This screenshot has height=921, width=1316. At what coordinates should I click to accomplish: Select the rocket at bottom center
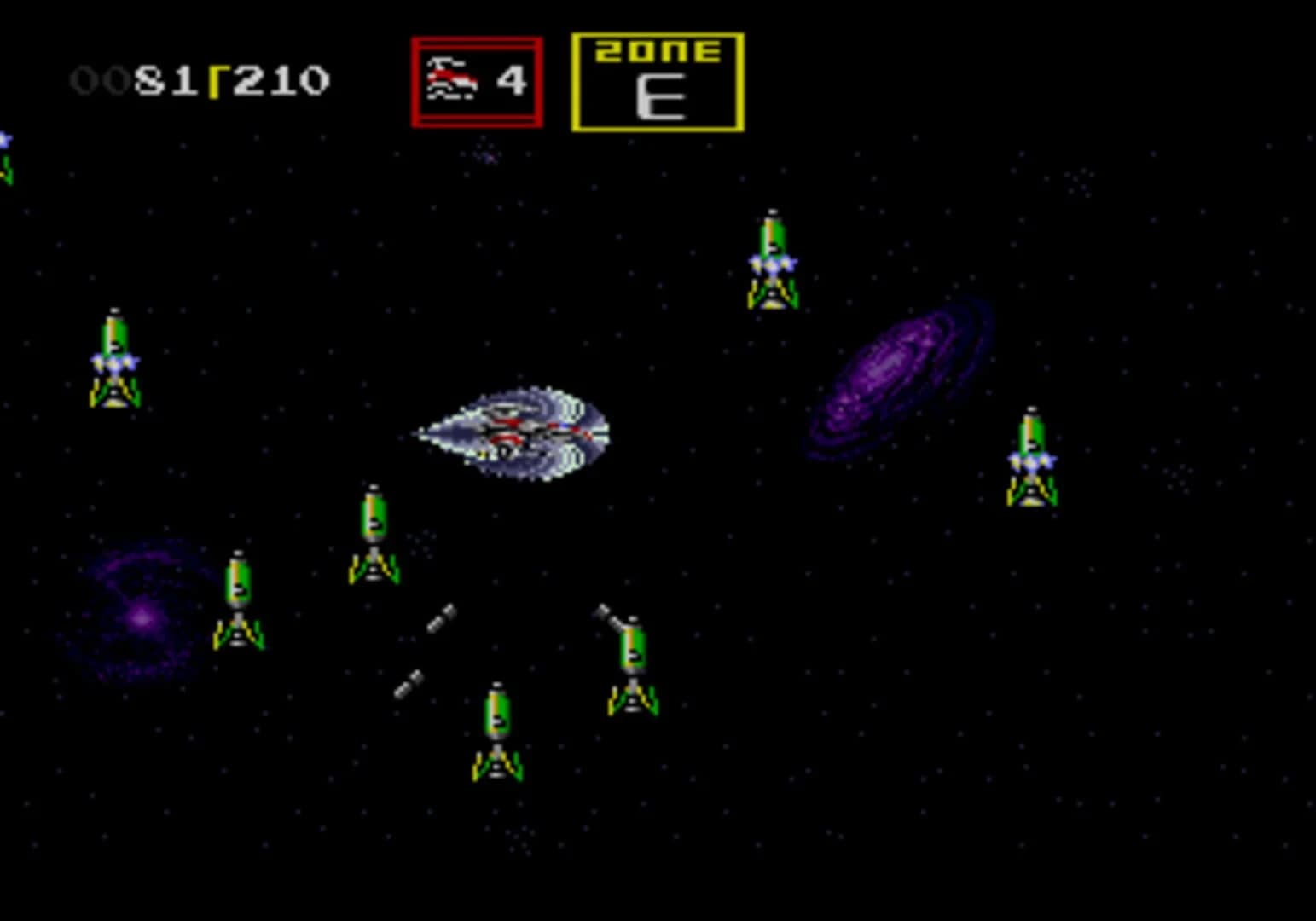(x=497, y=733)
